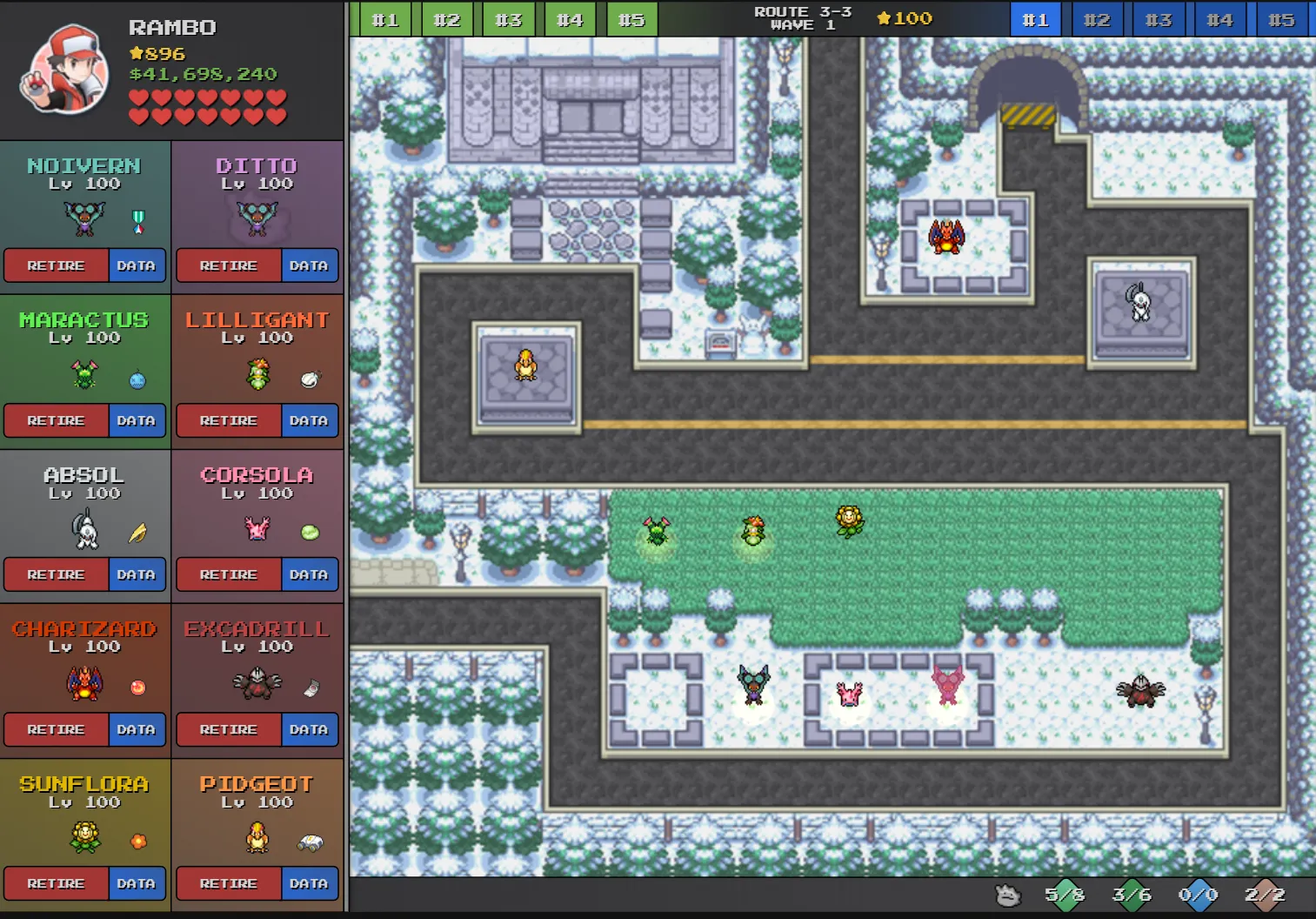Retire Sunflora from the roster
The width and height of the screenshot is (1316, 919).
tap(56, 883)
